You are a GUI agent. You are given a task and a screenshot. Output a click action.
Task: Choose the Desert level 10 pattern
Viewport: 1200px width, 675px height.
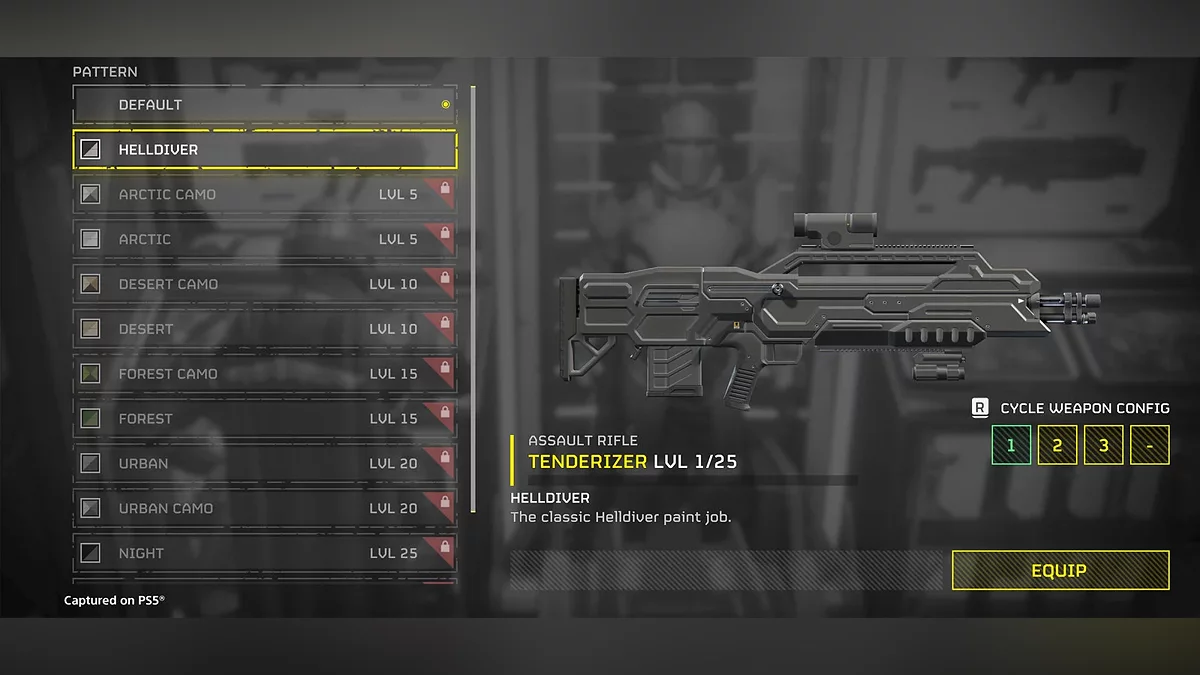[265, 329]
